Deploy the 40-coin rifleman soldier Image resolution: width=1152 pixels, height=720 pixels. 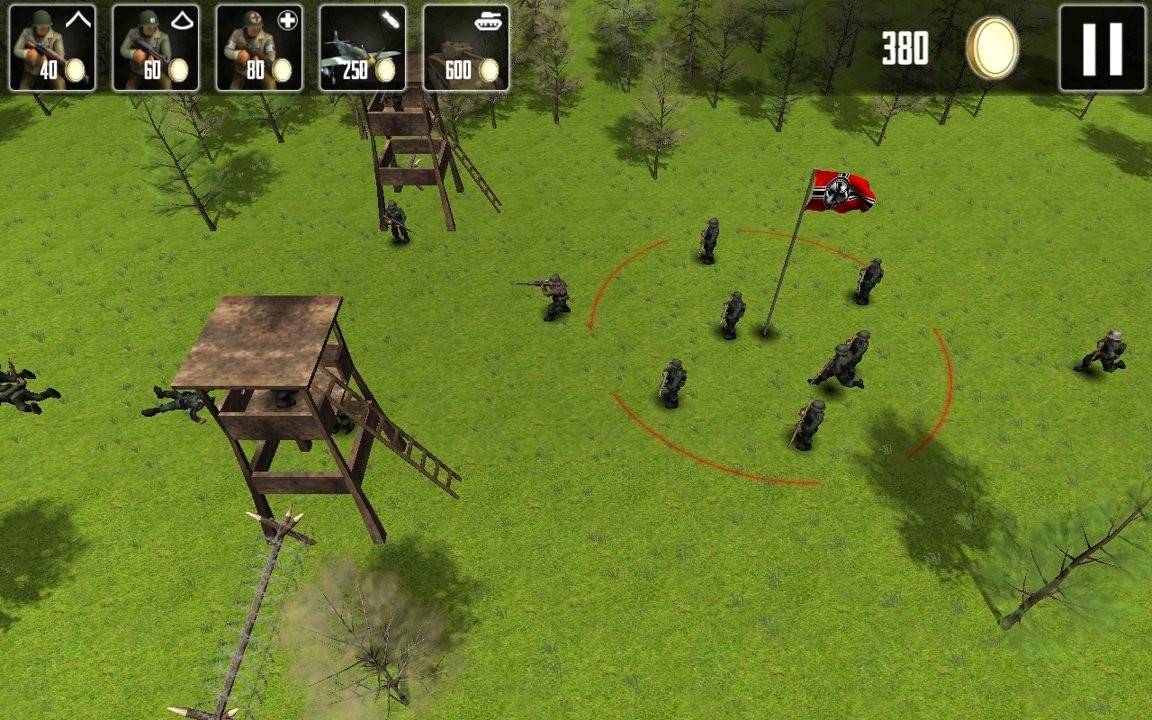pos(52,48)
